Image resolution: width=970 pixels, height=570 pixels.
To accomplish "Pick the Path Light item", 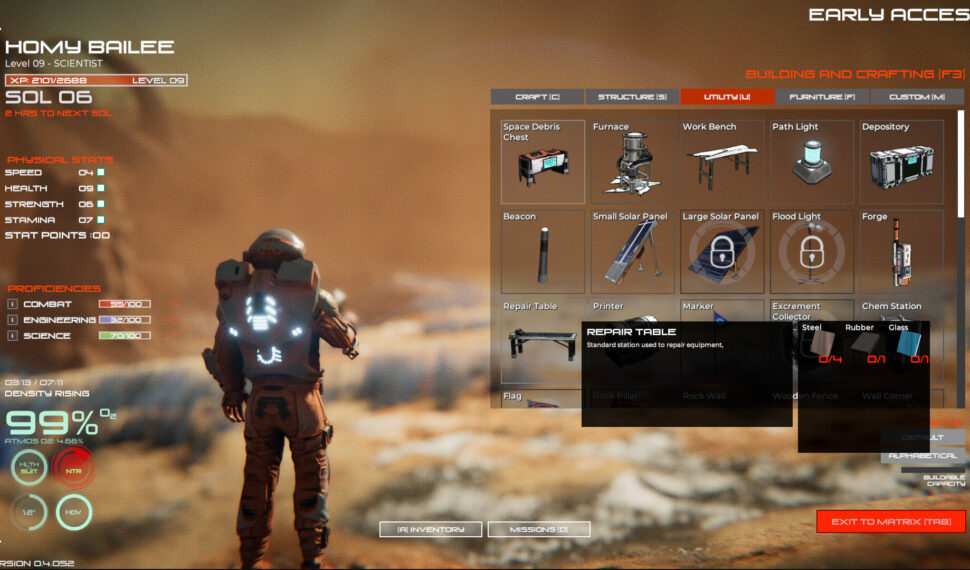I will point(812,162).
